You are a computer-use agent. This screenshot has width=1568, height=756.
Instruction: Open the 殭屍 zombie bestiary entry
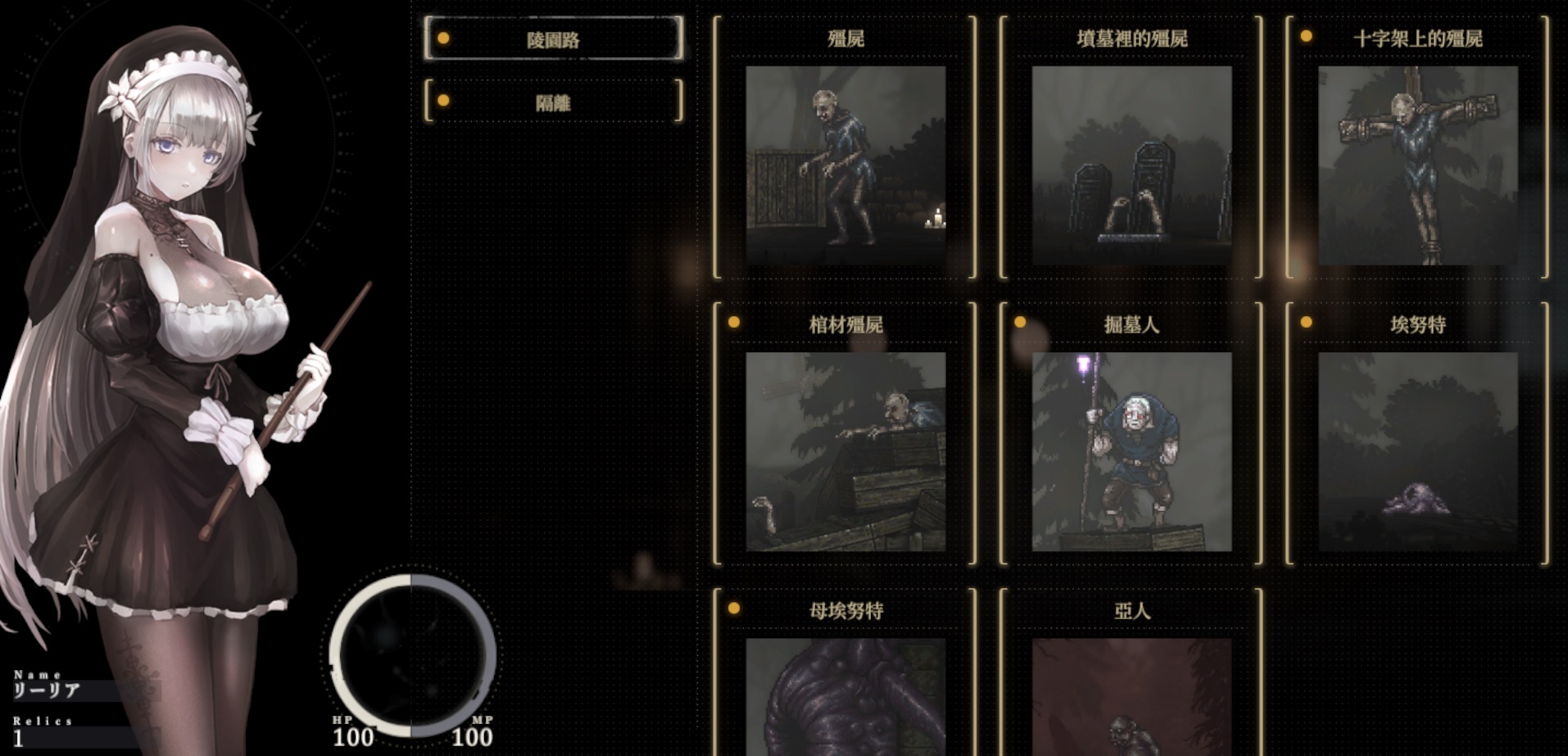(846, 164)
